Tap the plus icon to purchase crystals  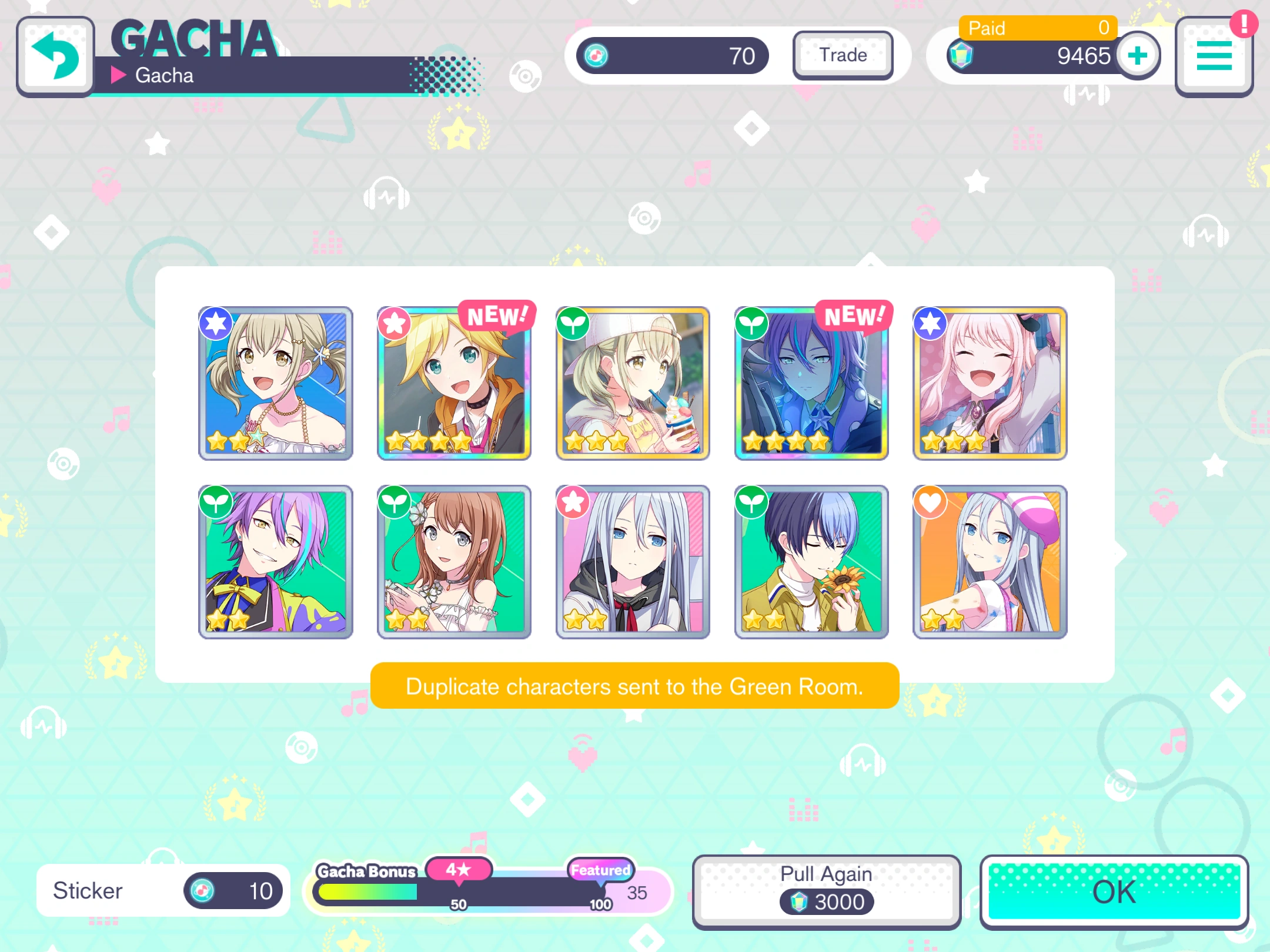pos(1137,56)
